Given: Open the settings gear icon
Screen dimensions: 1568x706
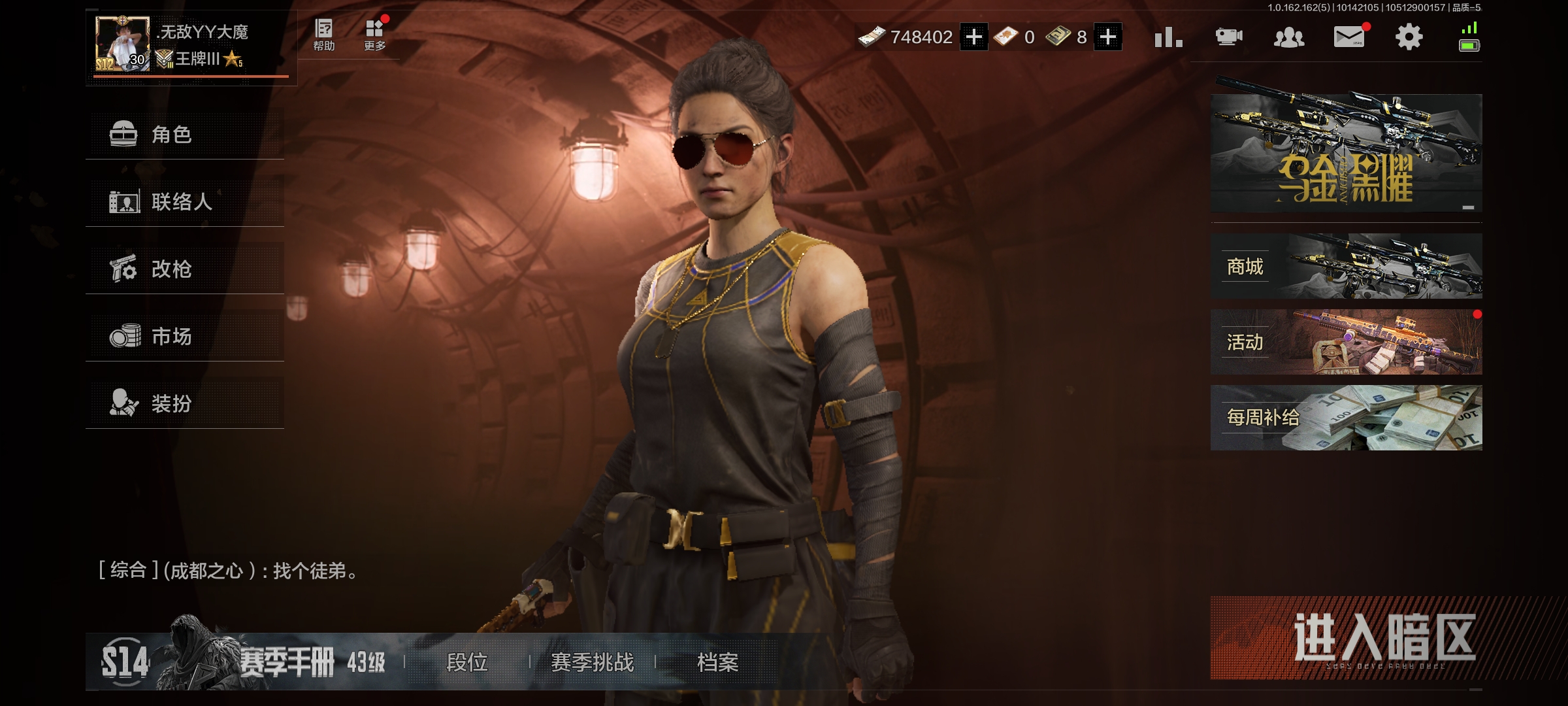Looking at the screenshot, I should pos(1409,37).
